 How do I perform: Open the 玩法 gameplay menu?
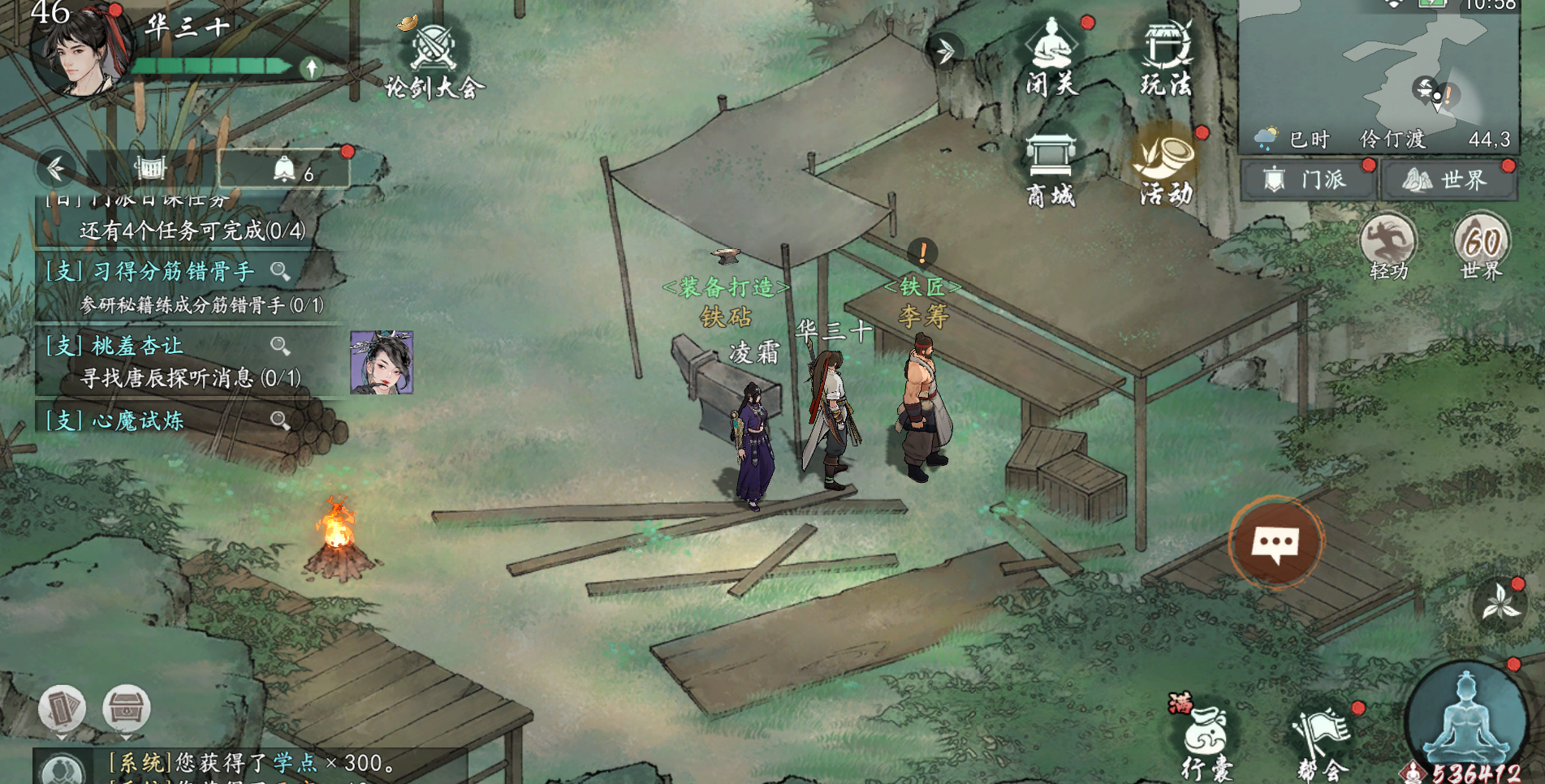(x=1166, y=57)
